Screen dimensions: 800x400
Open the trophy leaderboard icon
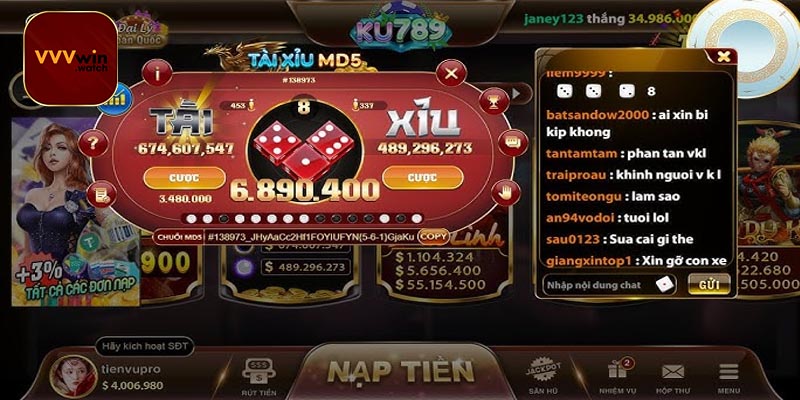tap(492, 98)
